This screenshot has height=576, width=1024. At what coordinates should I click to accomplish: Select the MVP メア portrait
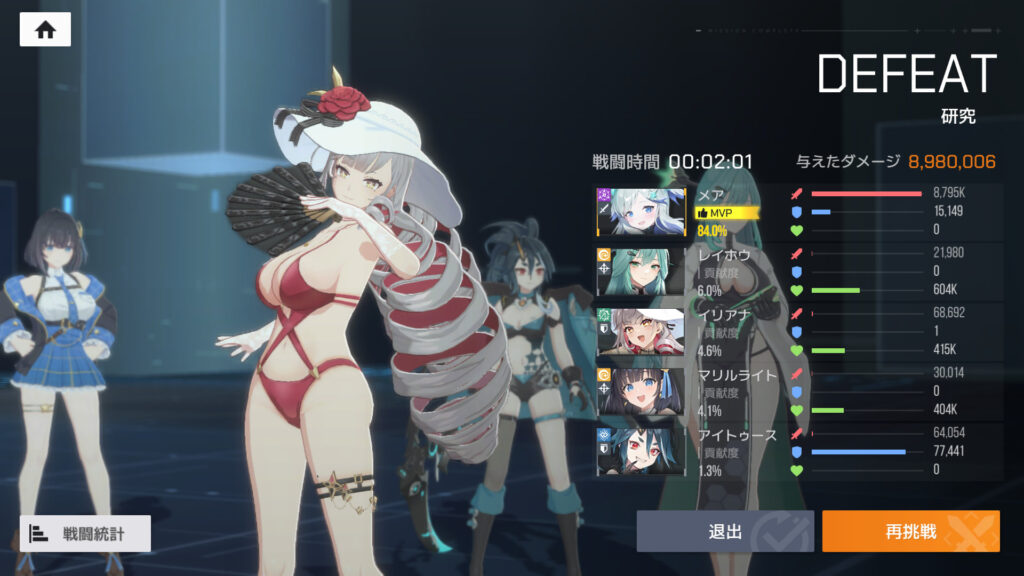(642, 212)
